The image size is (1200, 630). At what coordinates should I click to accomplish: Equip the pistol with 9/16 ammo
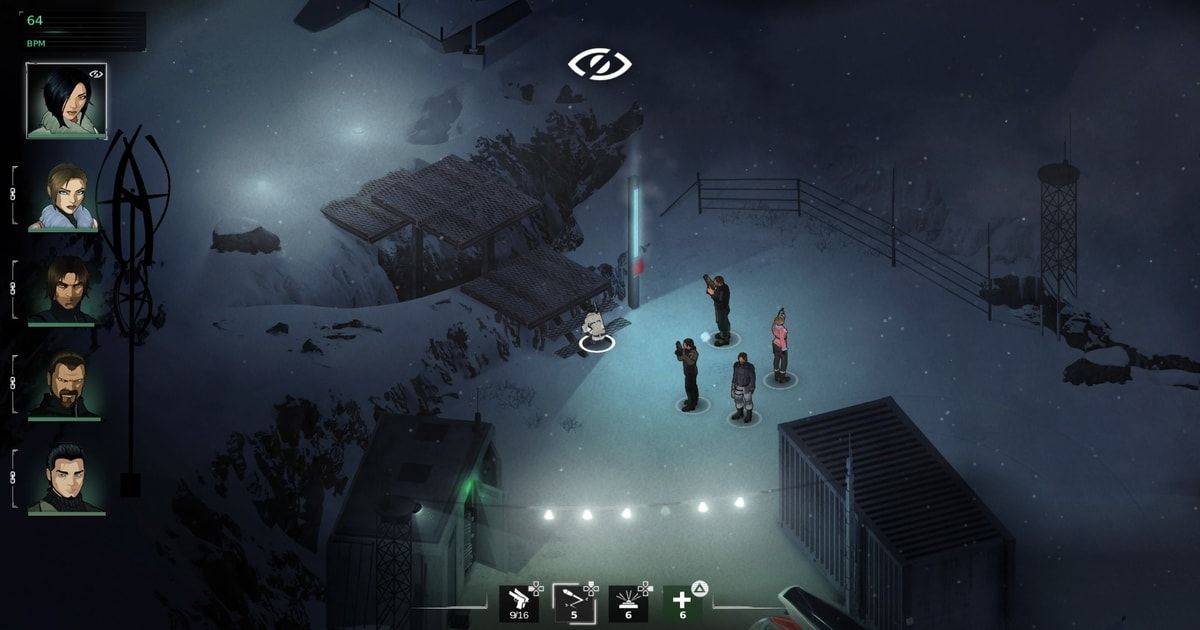[518, 603]
